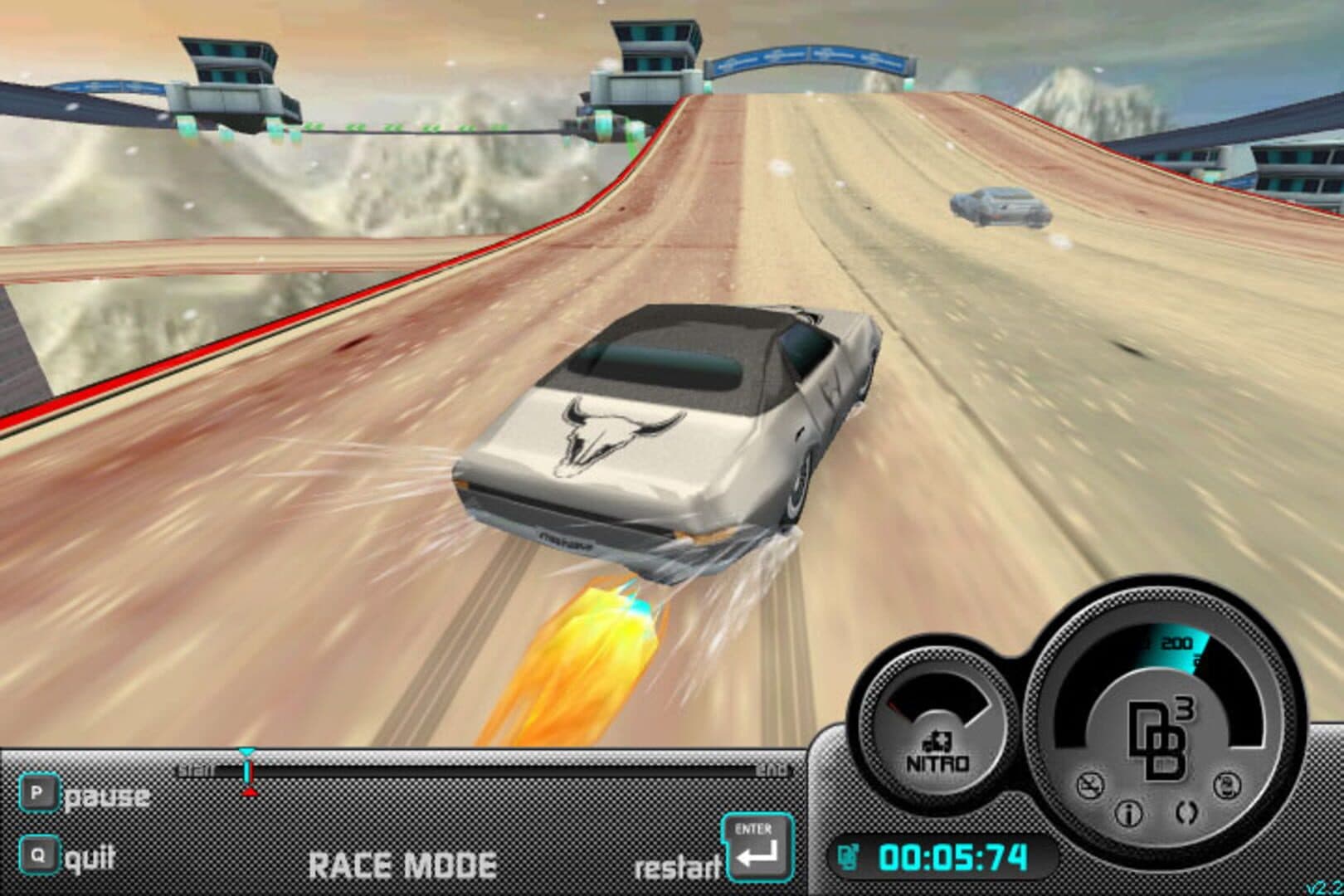Image resolution: width=1344 pixels, height=896 pixels.
Task: Toggle the crossed-out circle icon on gauge
Action: pos(1089,785)
